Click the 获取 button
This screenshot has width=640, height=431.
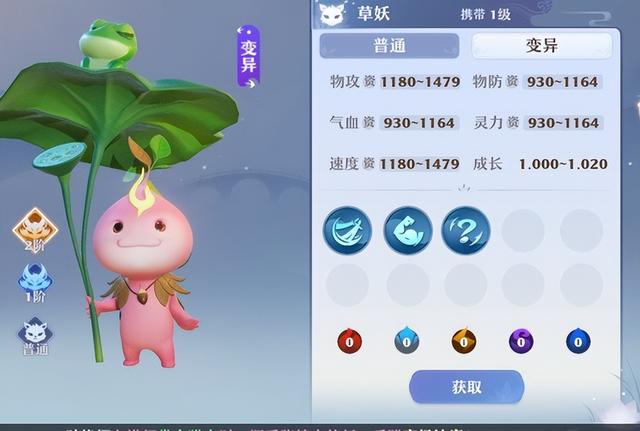[x=466, y=387]
